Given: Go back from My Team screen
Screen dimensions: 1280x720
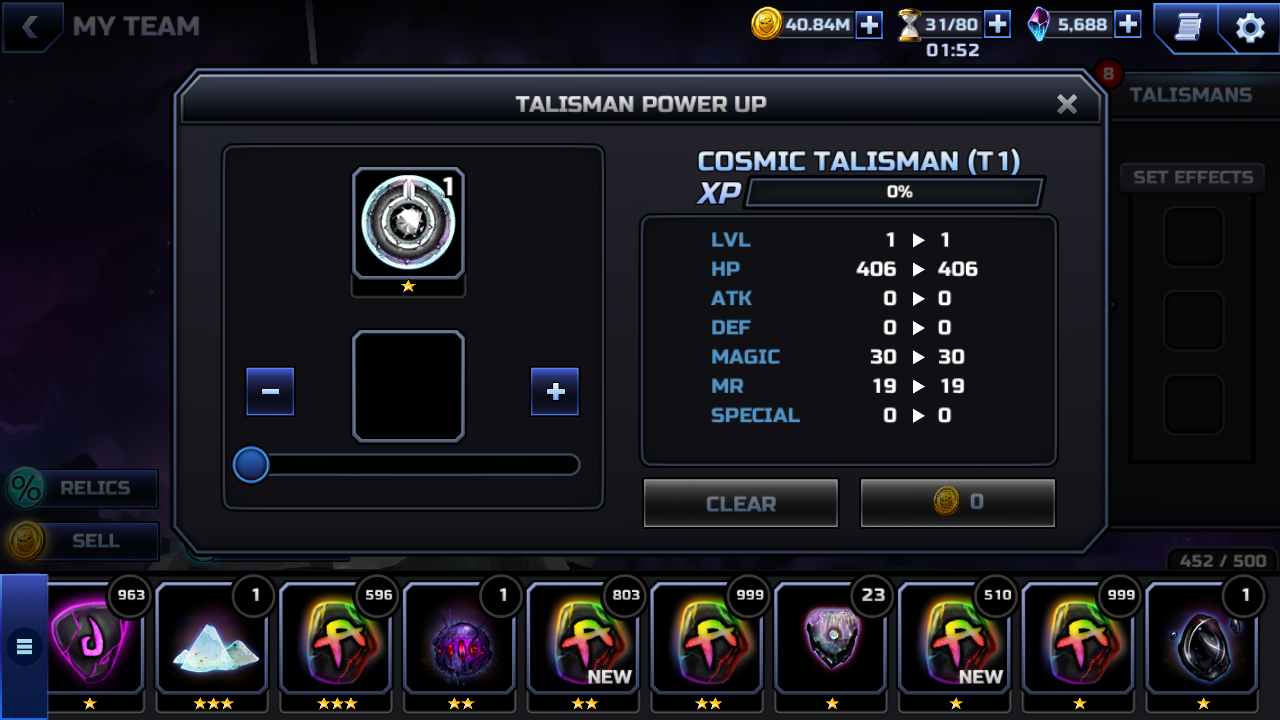Looking at the screenshot, I should [31, 27].
